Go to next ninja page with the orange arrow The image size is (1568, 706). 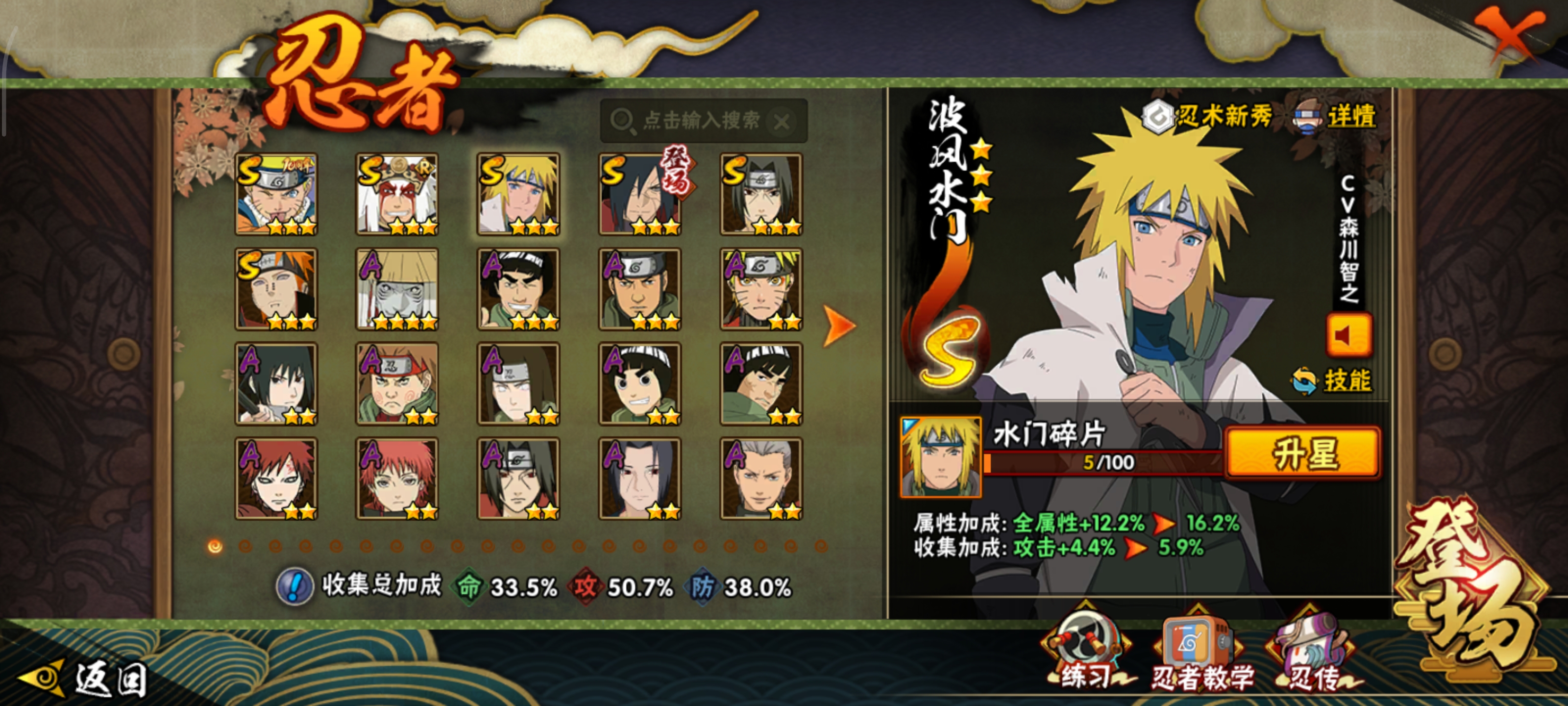click(x=839, y=325)
